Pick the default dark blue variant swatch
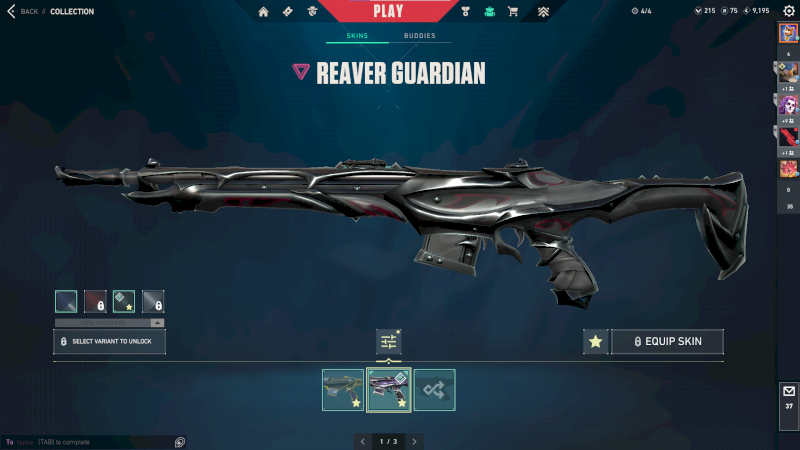The height and width of the screenshot is (450, 800). click(66, 301)
